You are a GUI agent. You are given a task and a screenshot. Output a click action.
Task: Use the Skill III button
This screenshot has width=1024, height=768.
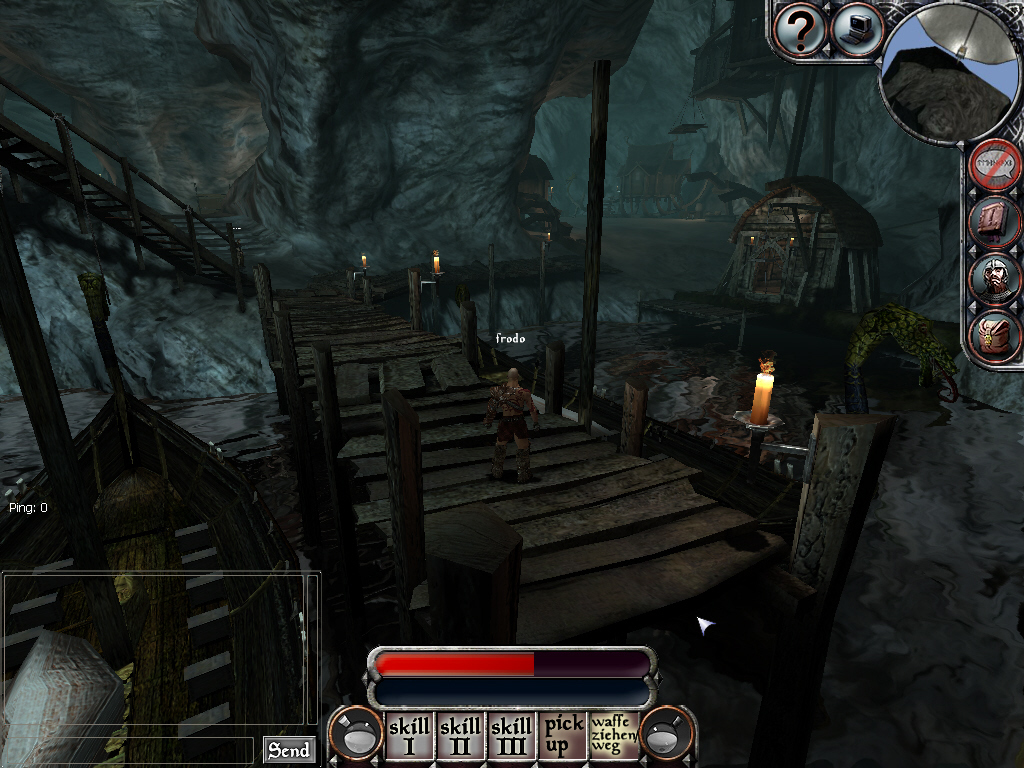(511, 735)
